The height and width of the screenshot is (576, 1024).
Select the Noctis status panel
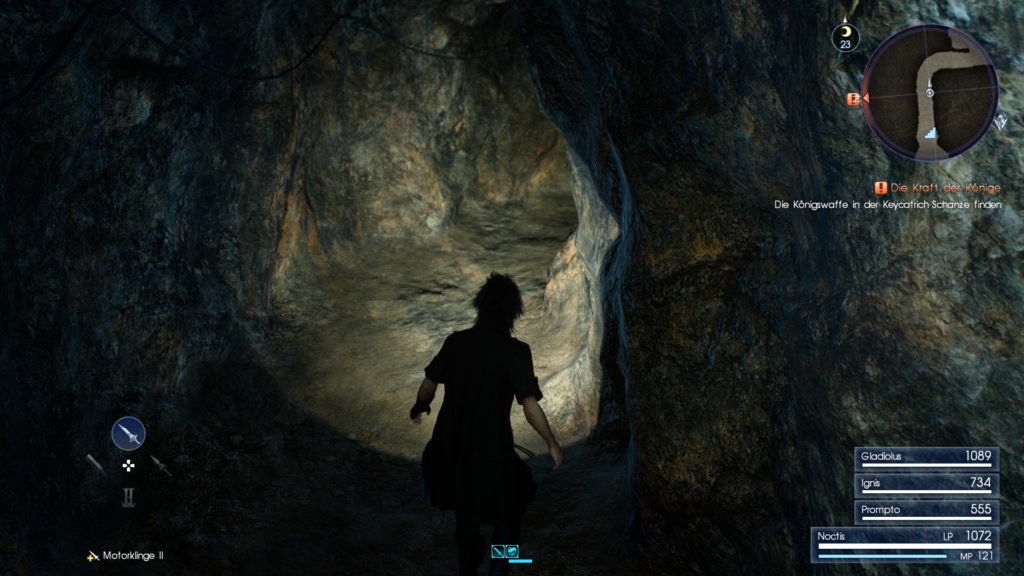905,545
